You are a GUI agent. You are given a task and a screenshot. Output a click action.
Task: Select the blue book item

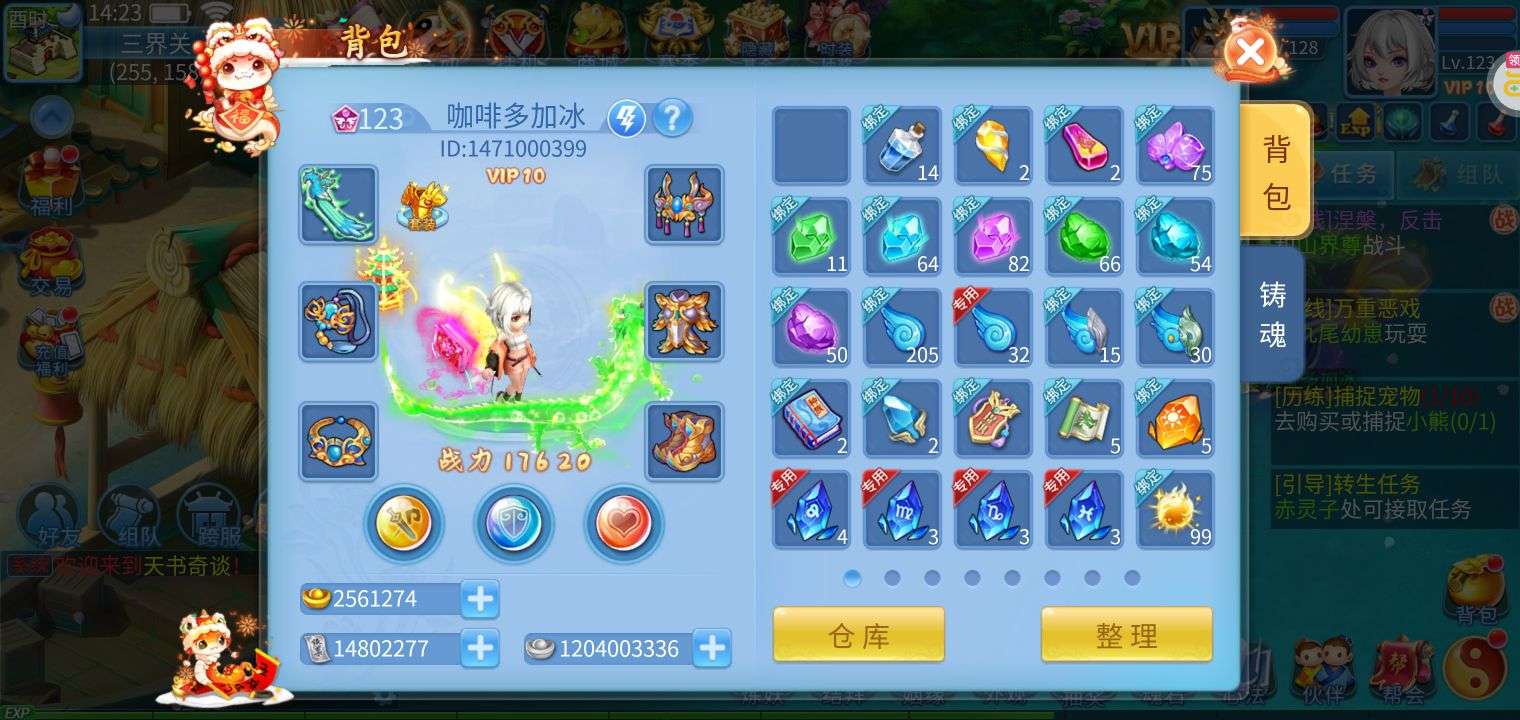click(811, 419)
